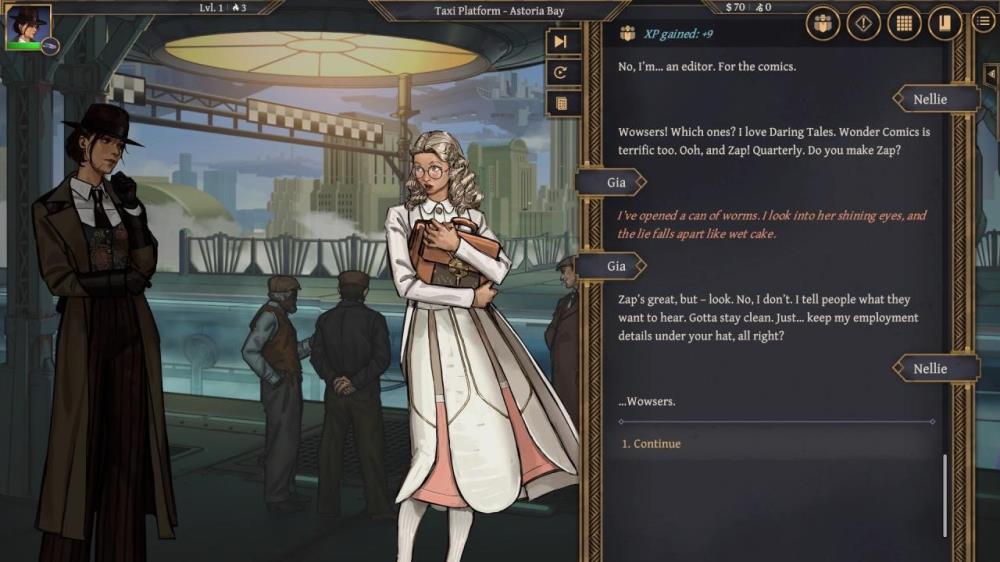Click the small round icon beside Gia's portrait

click(50, 46)
